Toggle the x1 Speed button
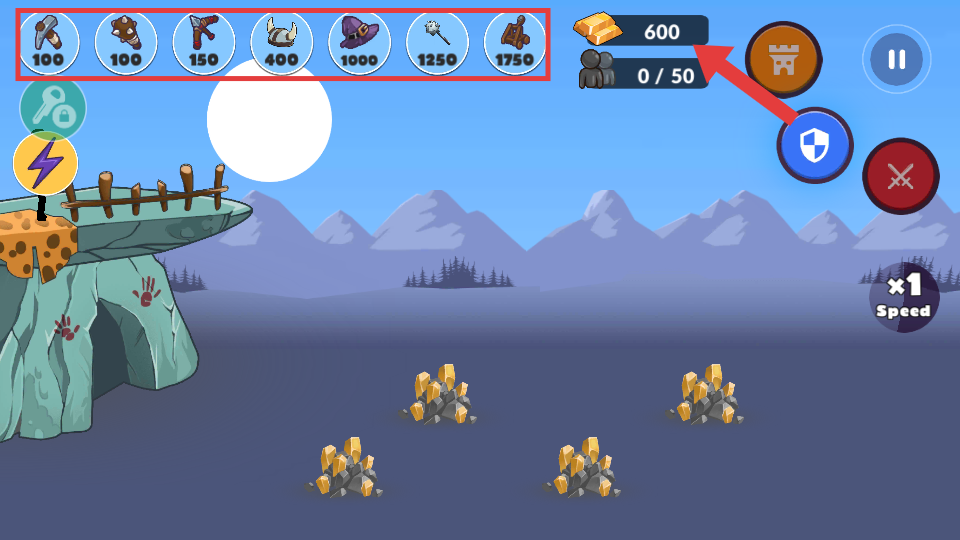 (904, 297)
